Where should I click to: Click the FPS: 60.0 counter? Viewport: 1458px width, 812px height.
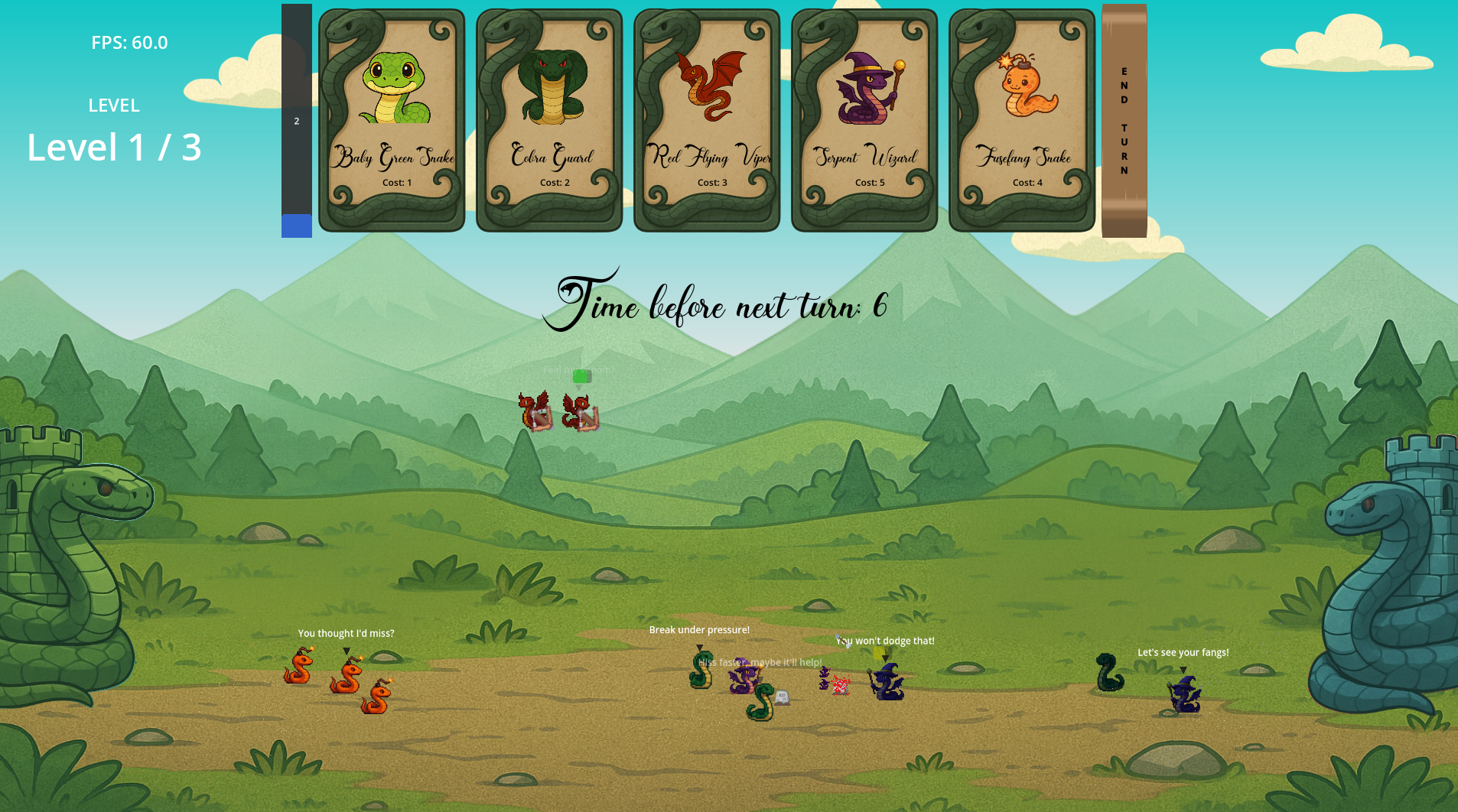click(129, 43)
